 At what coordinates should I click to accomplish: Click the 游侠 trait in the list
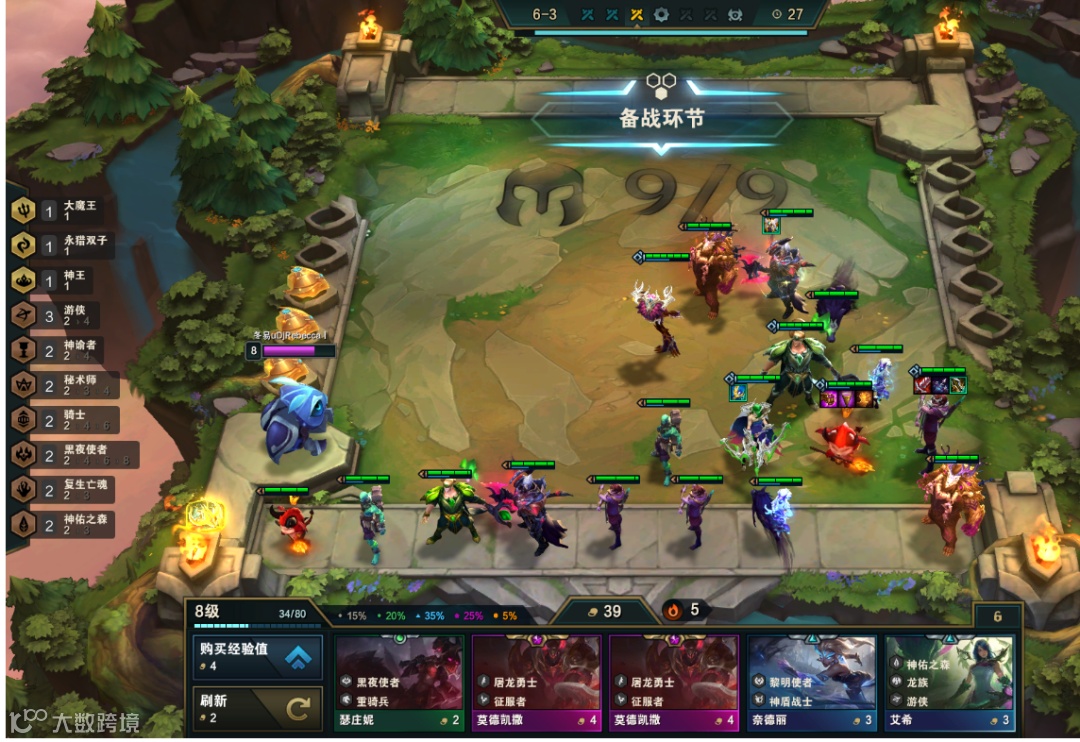tap(62, 316)
